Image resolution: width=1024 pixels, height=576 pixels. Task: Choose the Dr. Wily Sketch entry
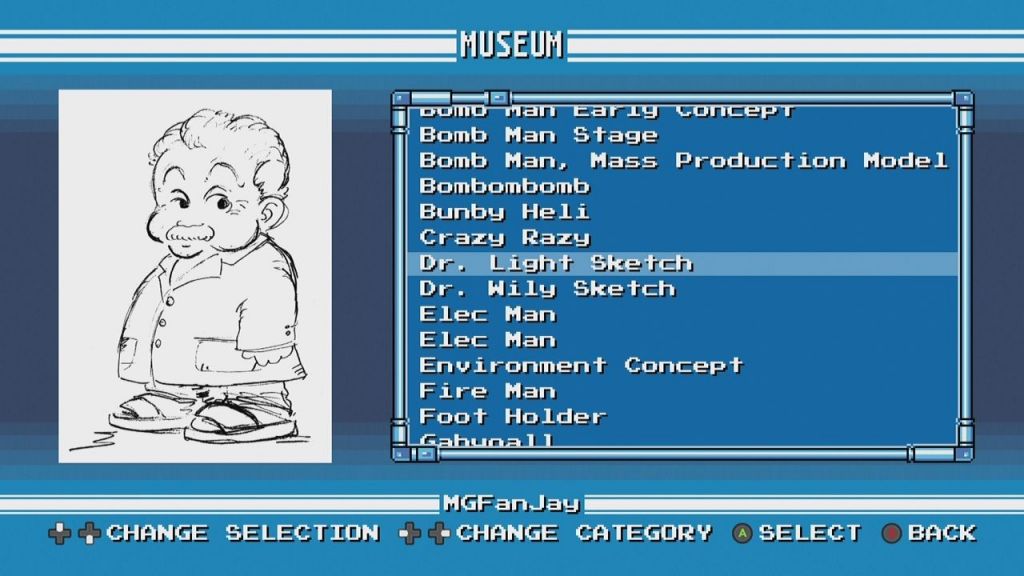(x=547, y=289)
